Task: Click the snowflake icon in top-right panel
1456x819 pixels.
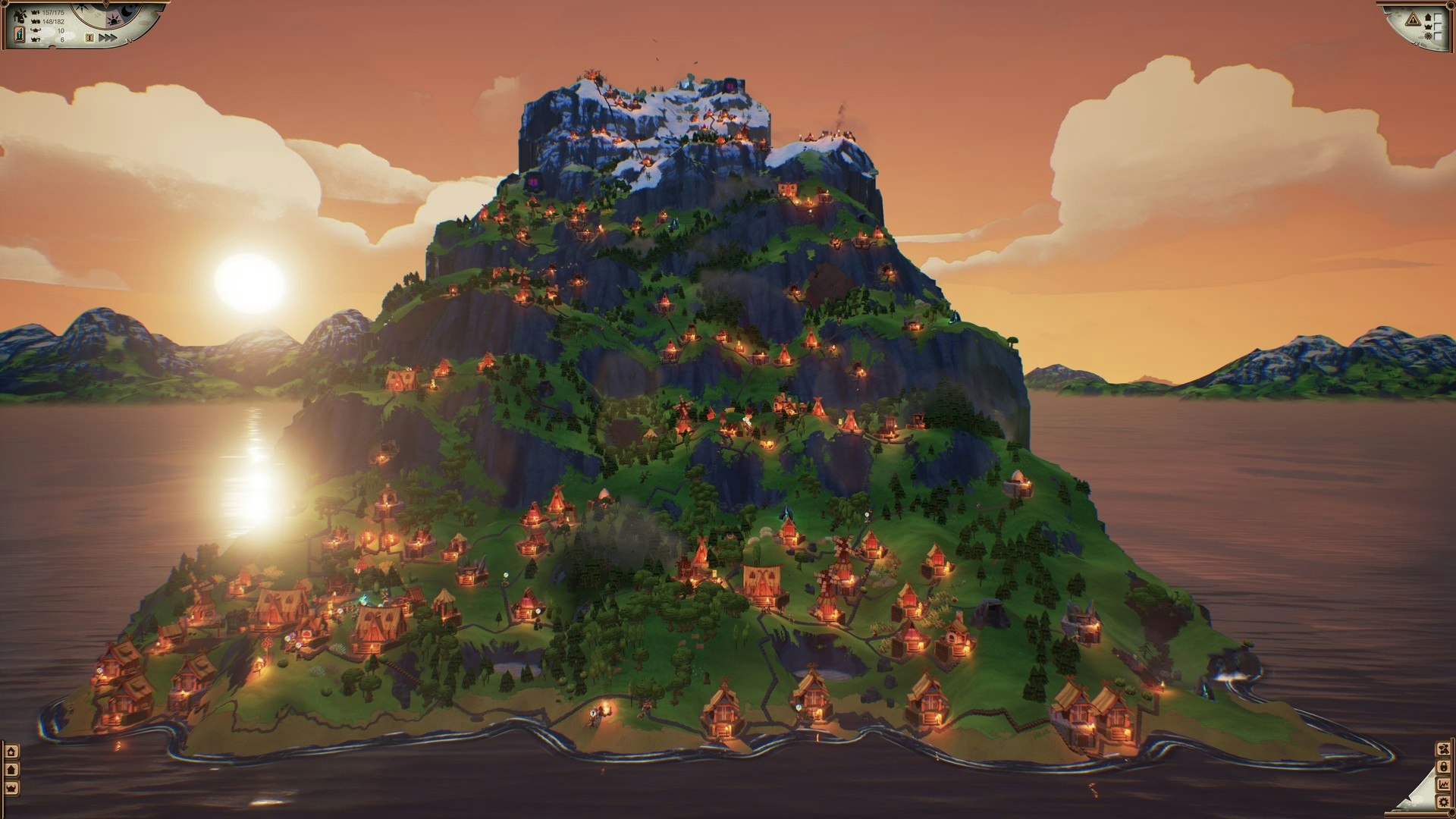Action: click(x=1429, y=36)
